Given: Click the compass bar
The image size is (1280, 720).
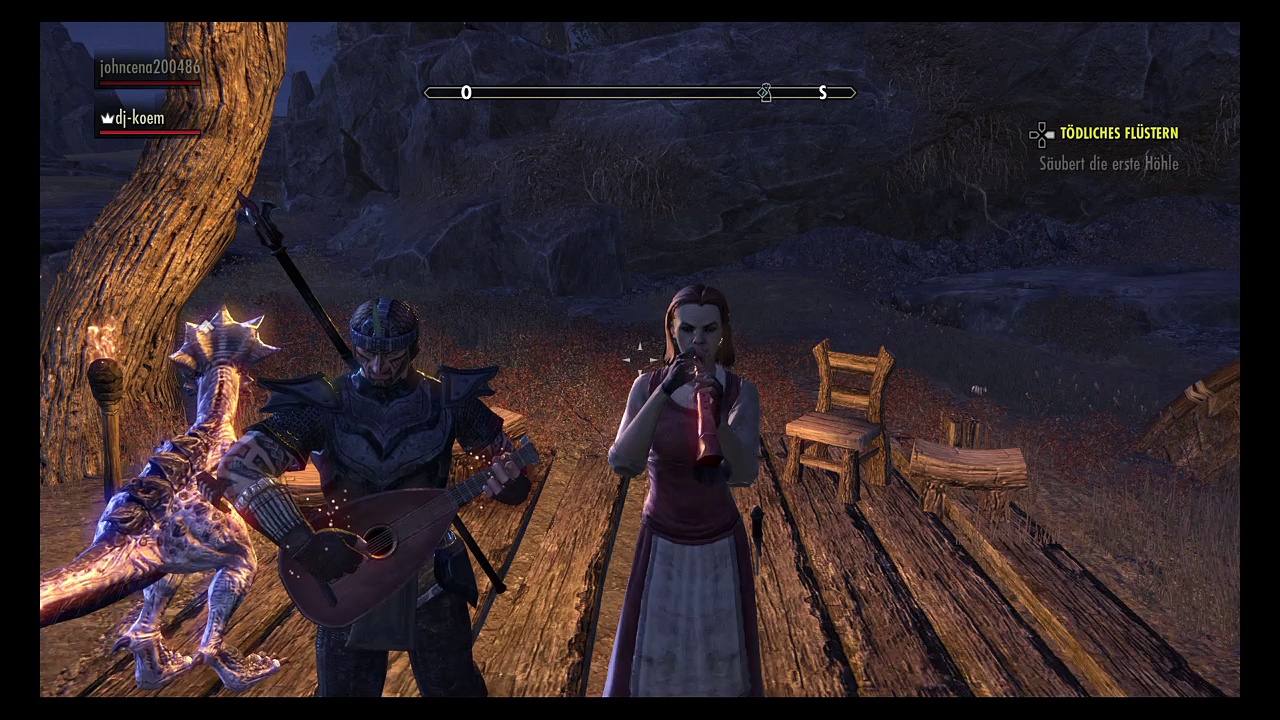Looking at the screenshot, I should point(640,93).
